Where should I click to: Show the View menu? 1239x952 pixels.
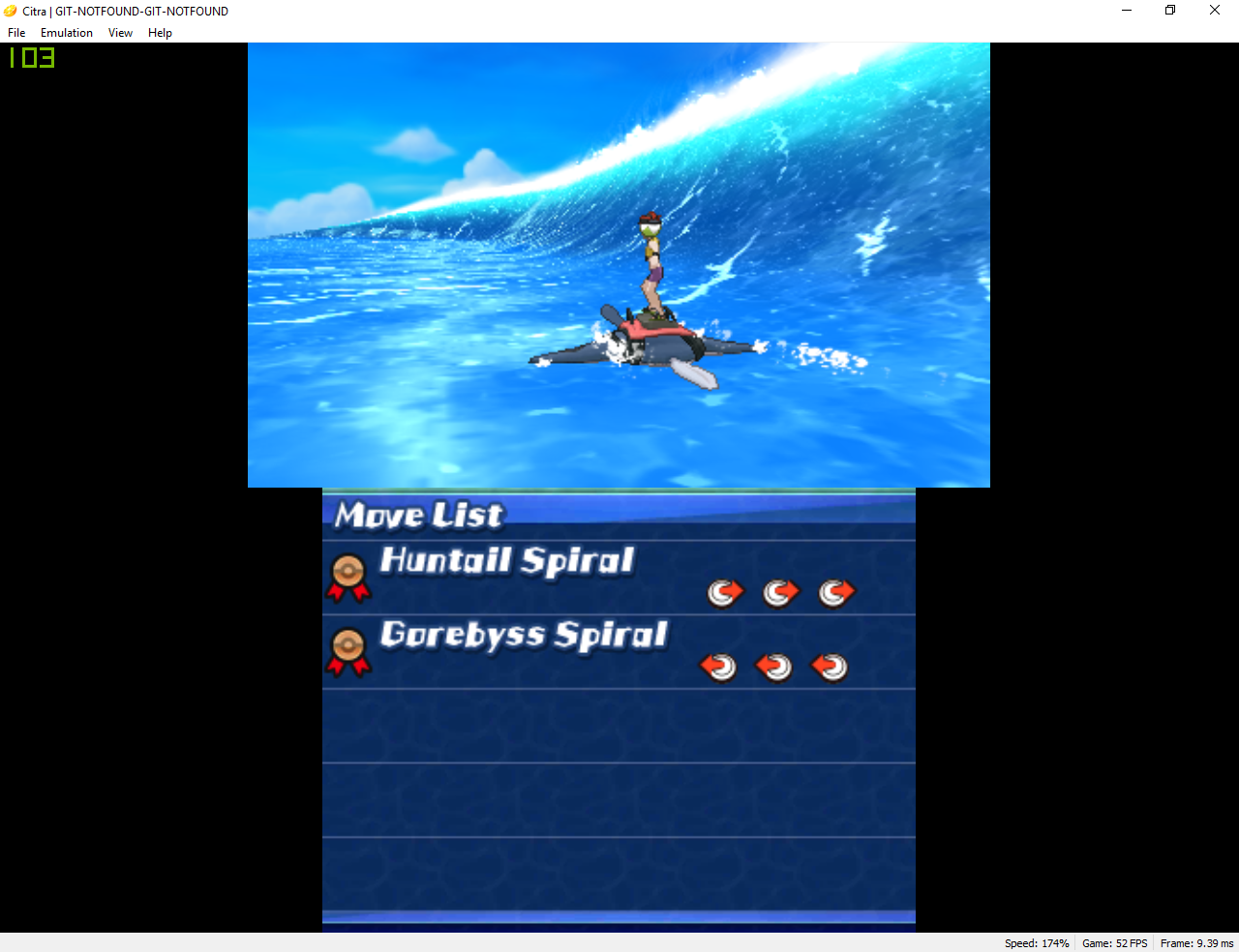[x=120, y=33]
